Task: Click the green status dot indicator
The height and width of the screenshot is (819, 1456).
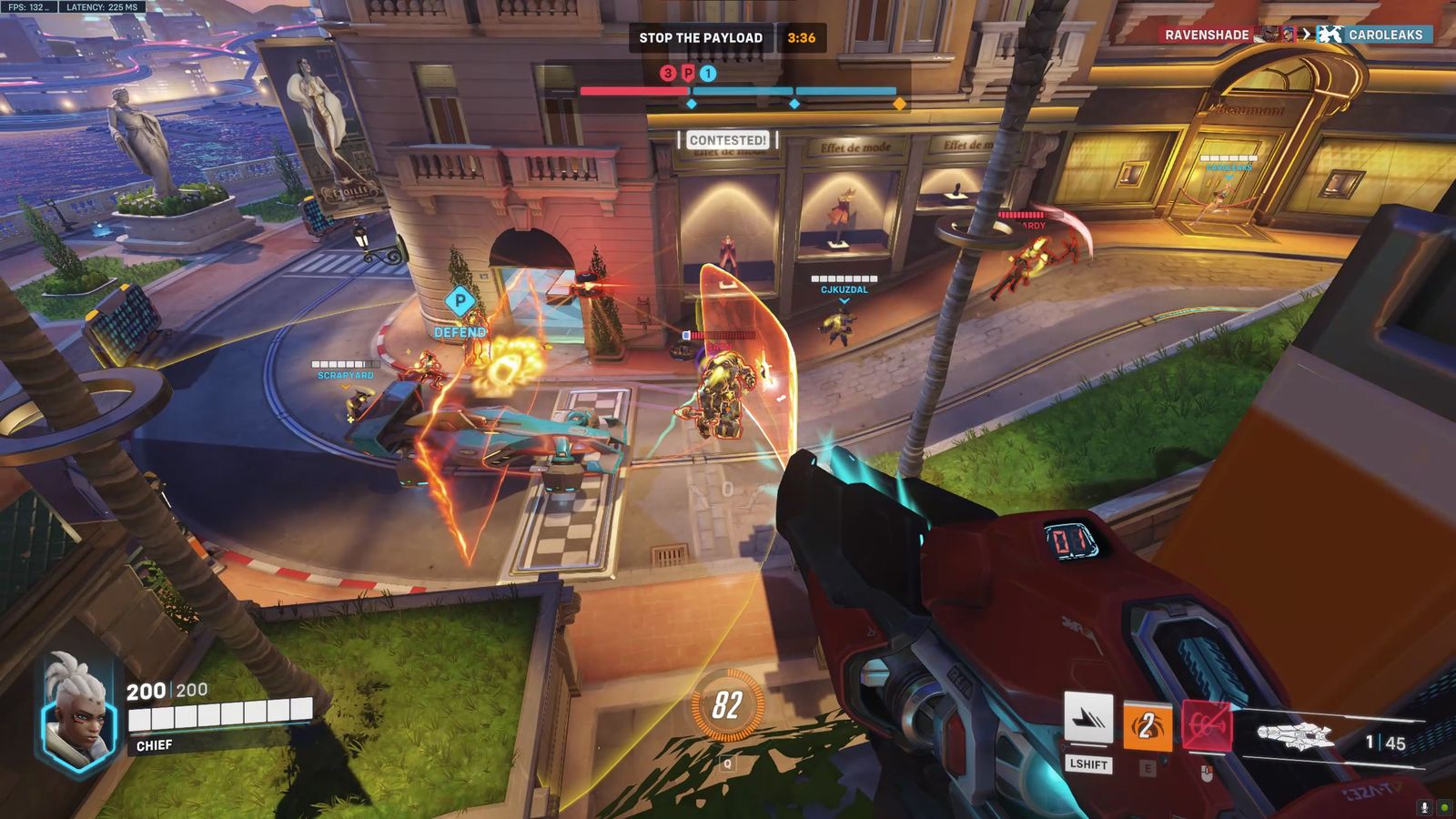Action: [1444, 807]
